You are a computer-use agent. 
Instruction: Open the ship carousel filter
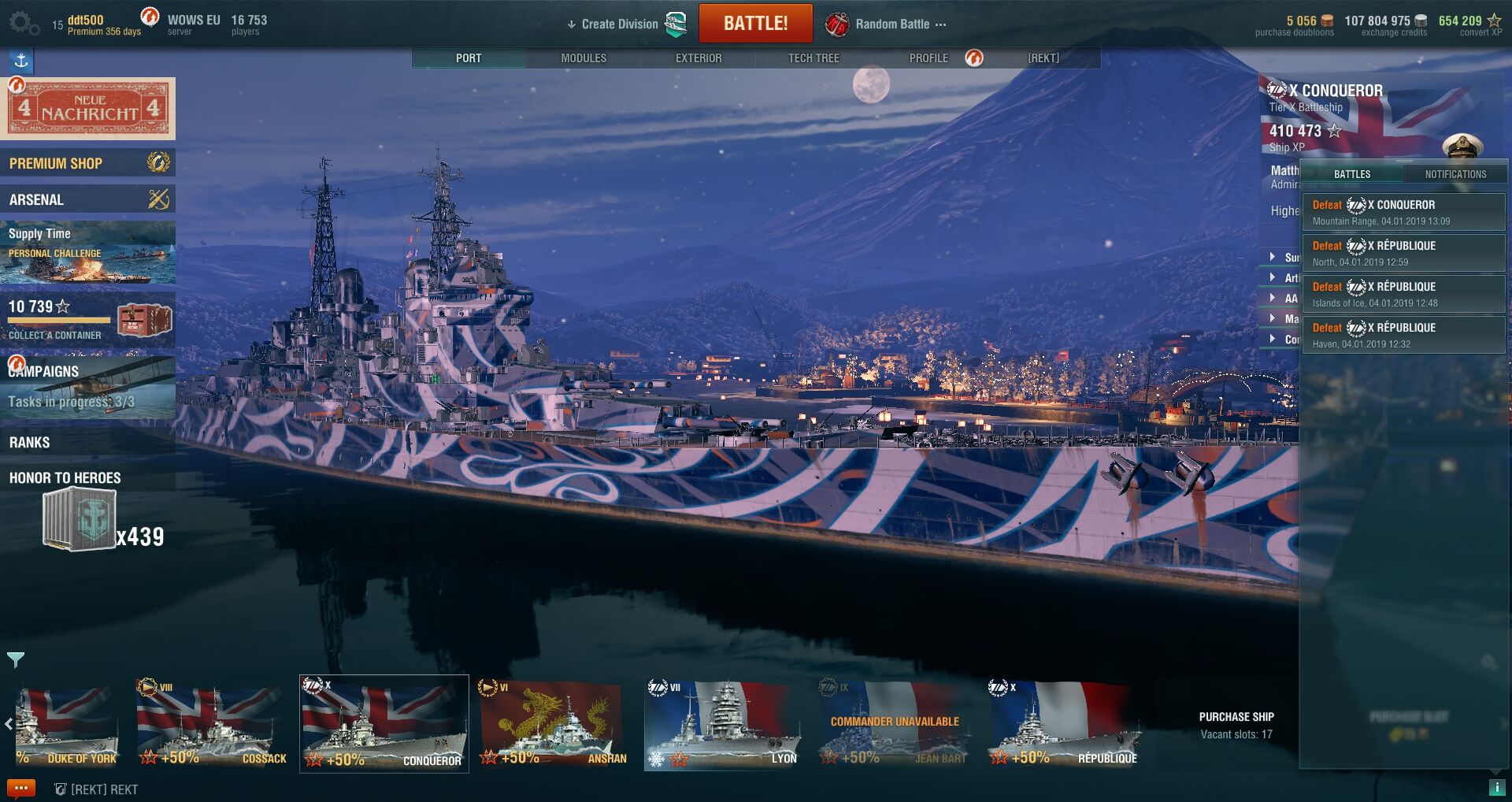(x=16, y=659)
